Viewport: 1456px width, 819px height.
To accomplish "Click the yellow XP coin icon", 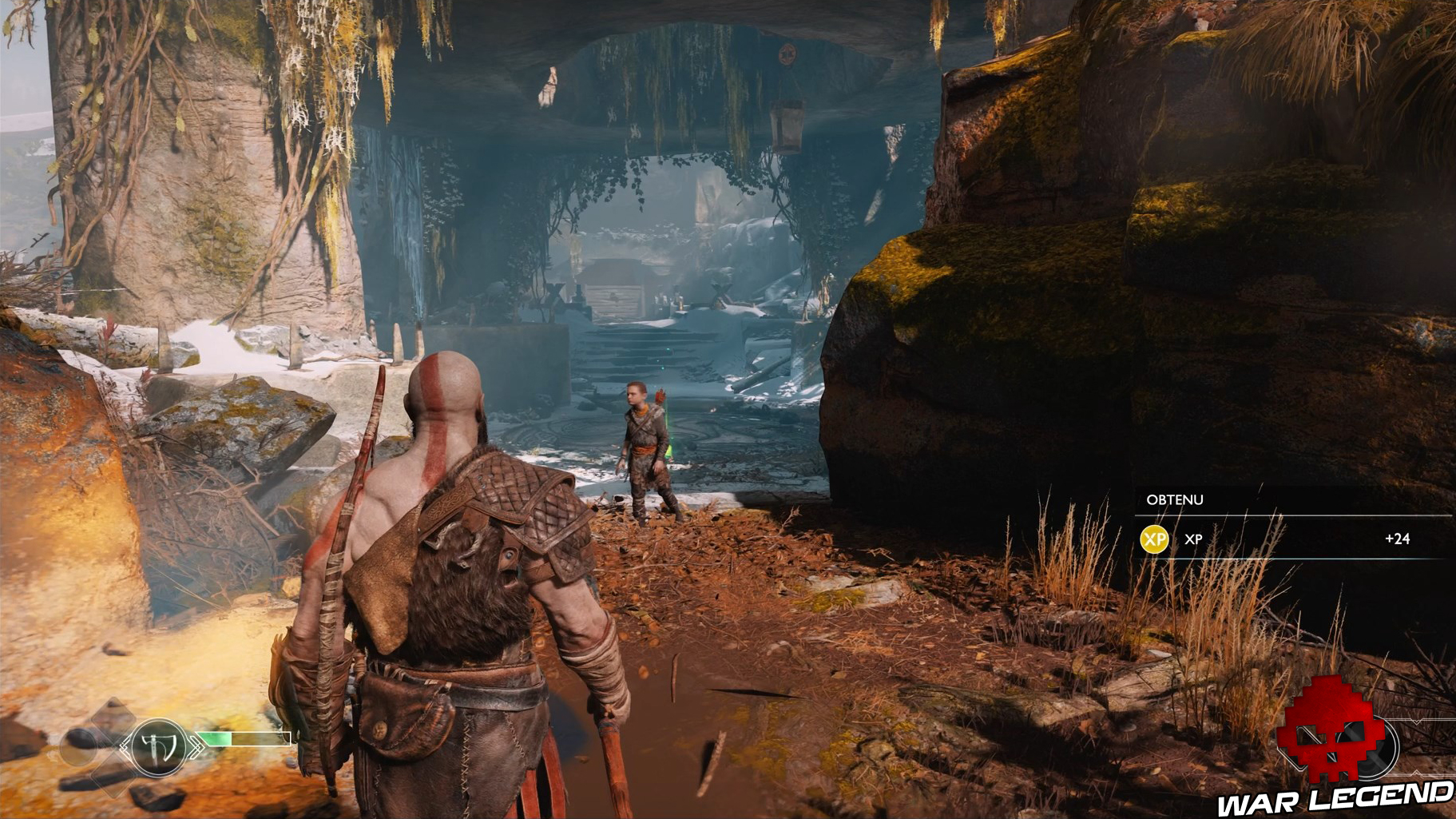I will 1154,538.
